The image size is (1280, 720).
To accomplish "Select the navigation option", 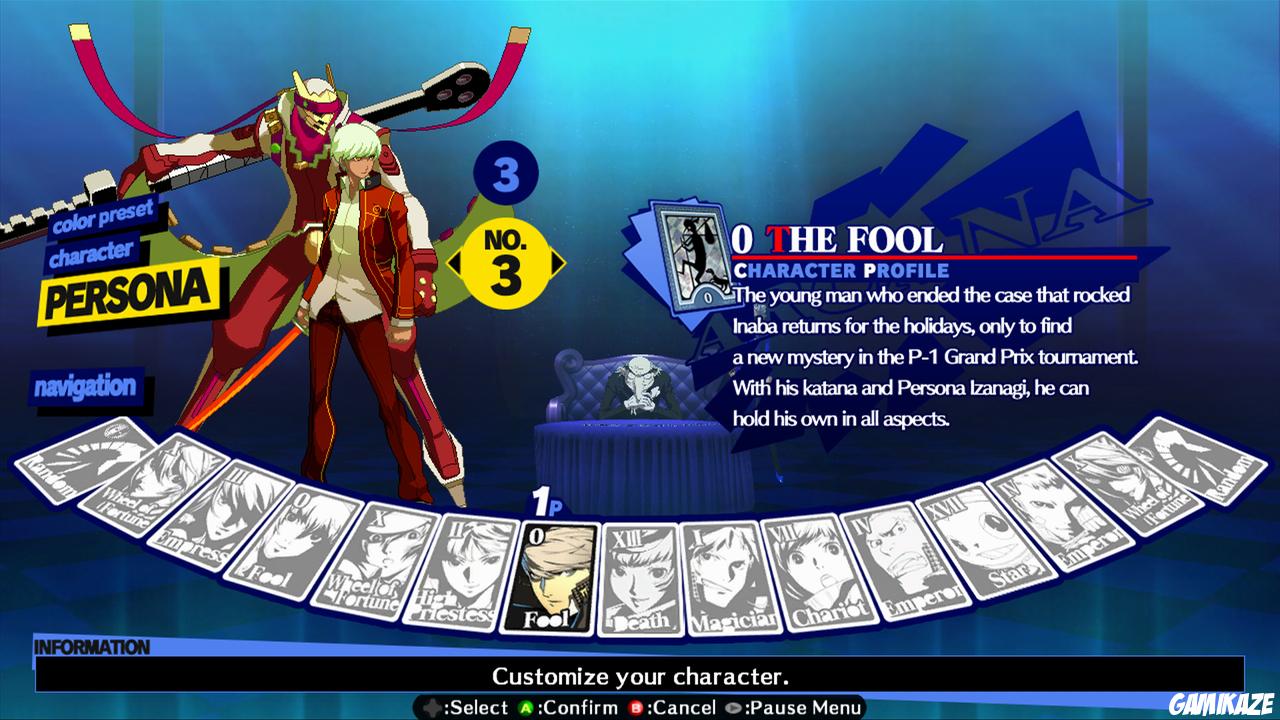I will pos(88,386).
